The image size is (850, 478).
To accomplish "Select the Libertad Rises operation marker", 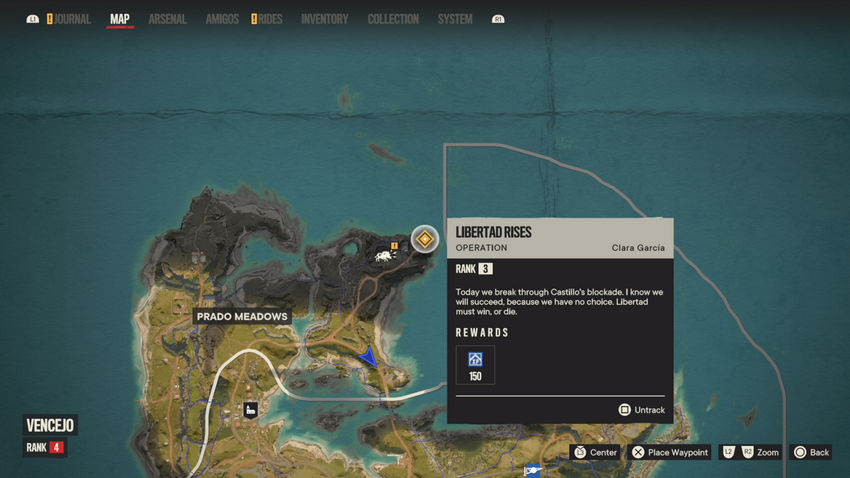I will (x=425, y=239).
